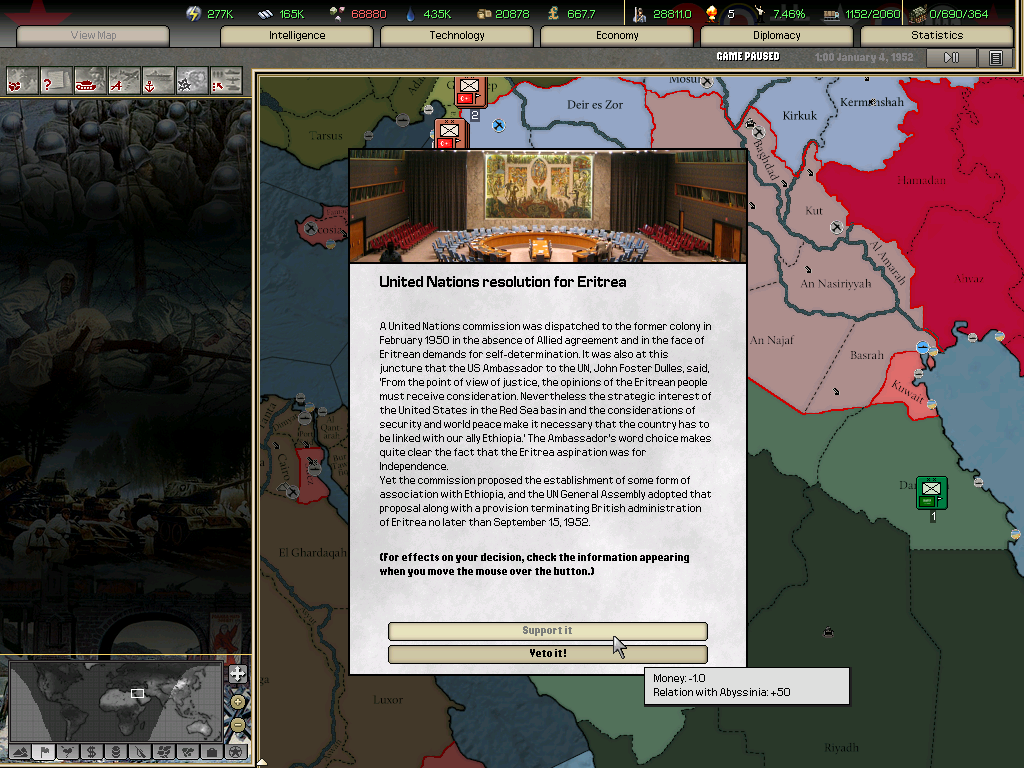Zoom out with the minimap minus button
The width and height of the screenshot is (1024, 768).
point(237,723)
